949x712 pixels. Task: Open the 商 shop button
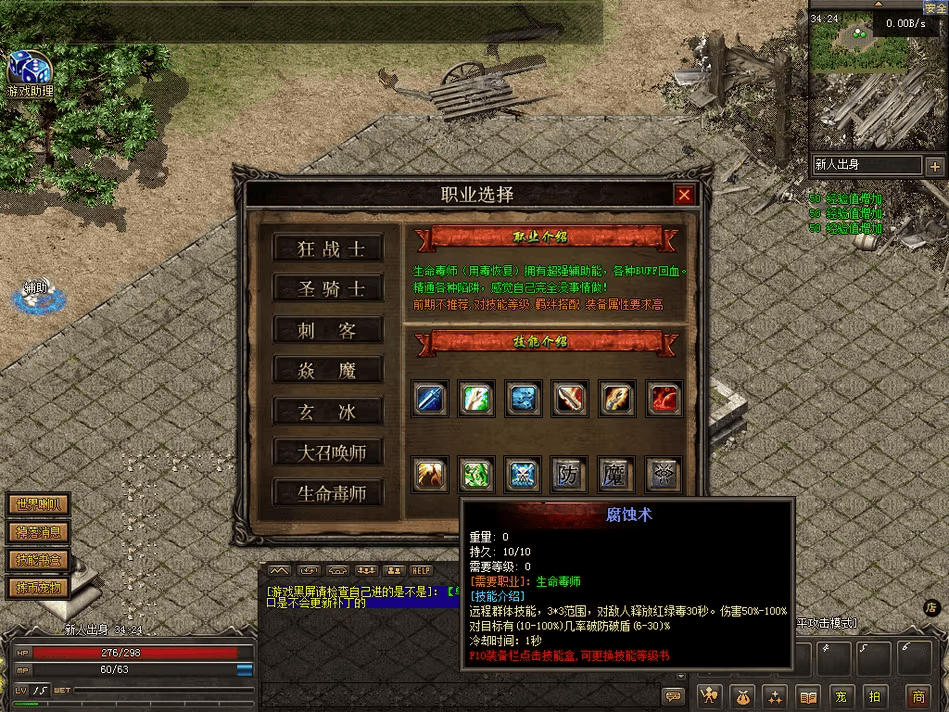pos(918,696)
